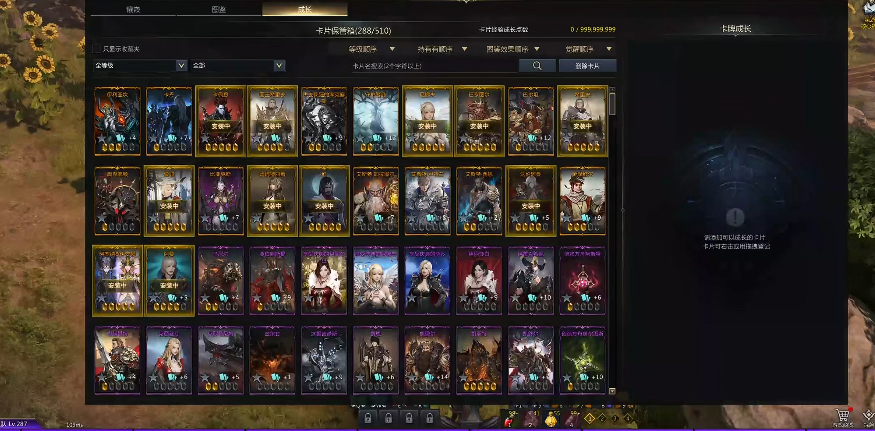Viewport: 875px width, 431px height.
Task: Toggle the 只显示未装夹 checkbox
Action: tap(97, 48)
